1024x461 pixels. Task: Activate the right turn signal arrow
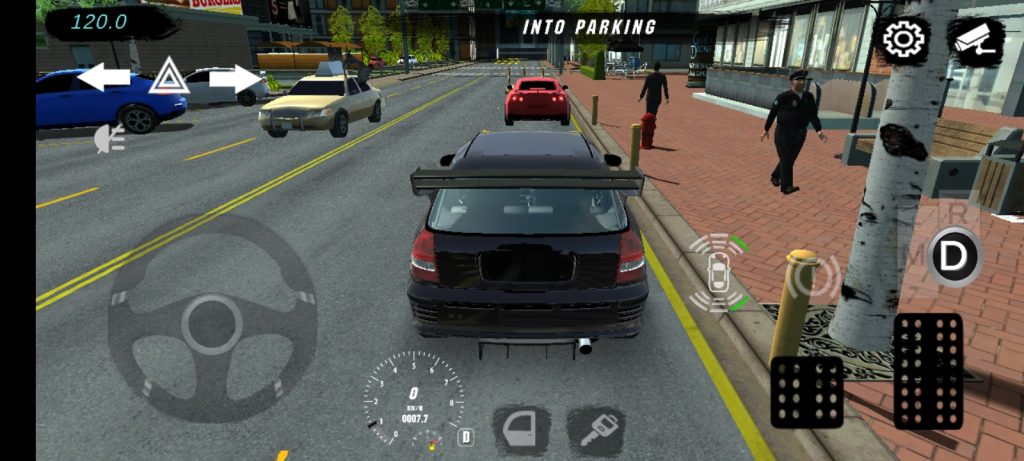(234, 78)
